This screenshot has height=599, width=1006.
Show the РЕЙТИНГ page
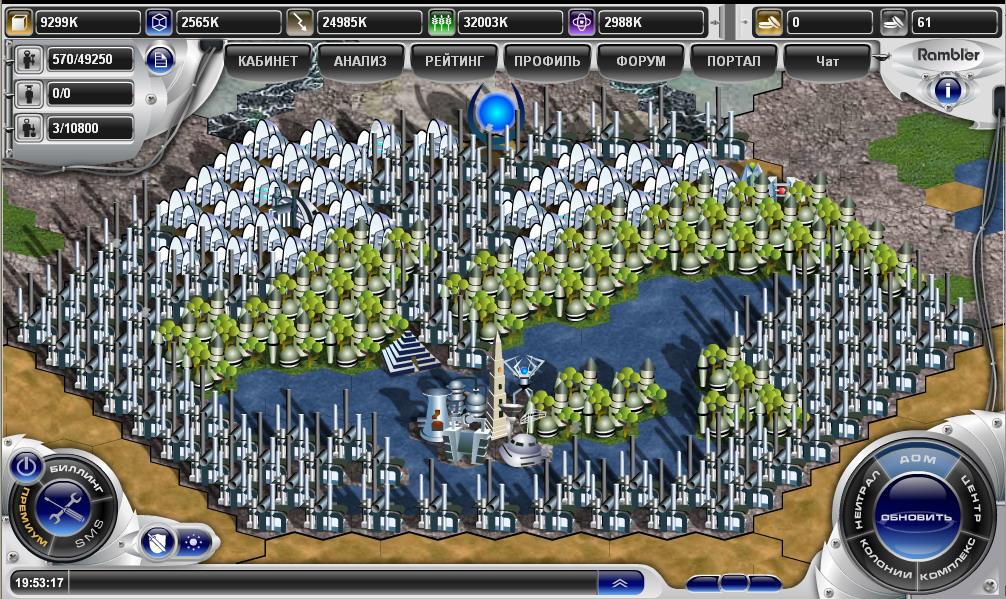(x=454, y=61)
